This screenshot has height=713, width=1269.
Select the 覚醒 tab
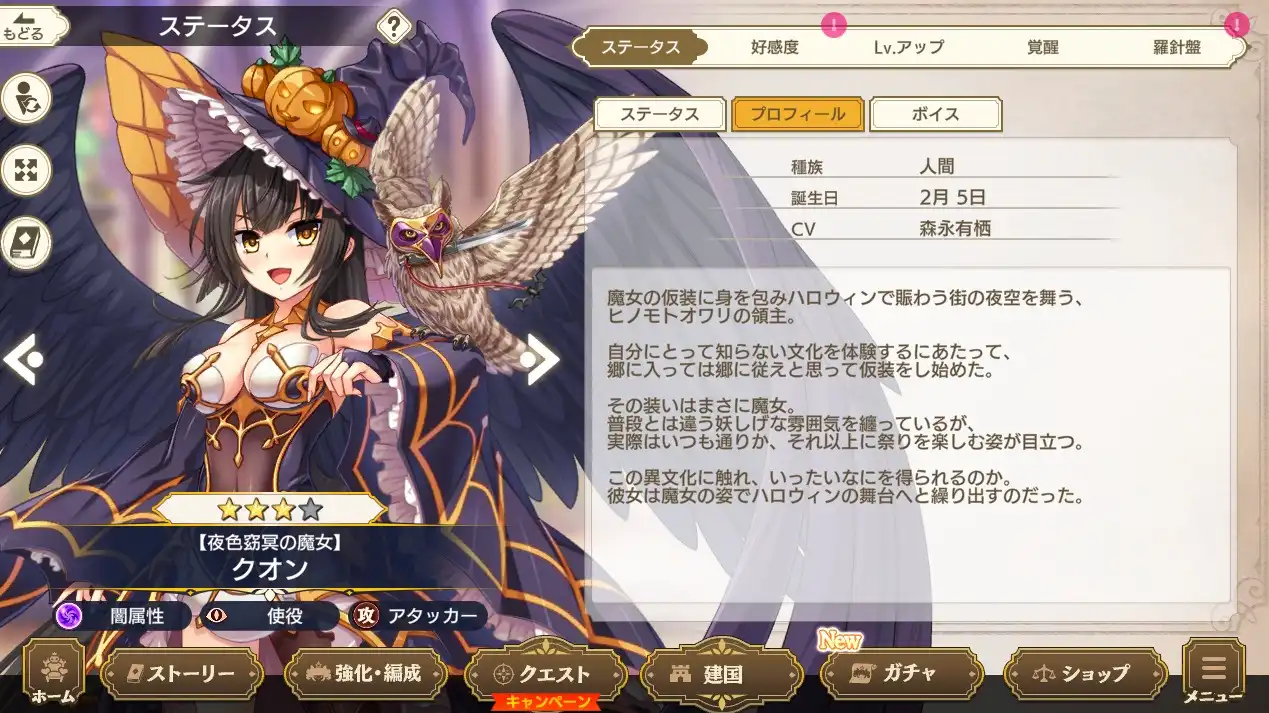click(1042, 47)
